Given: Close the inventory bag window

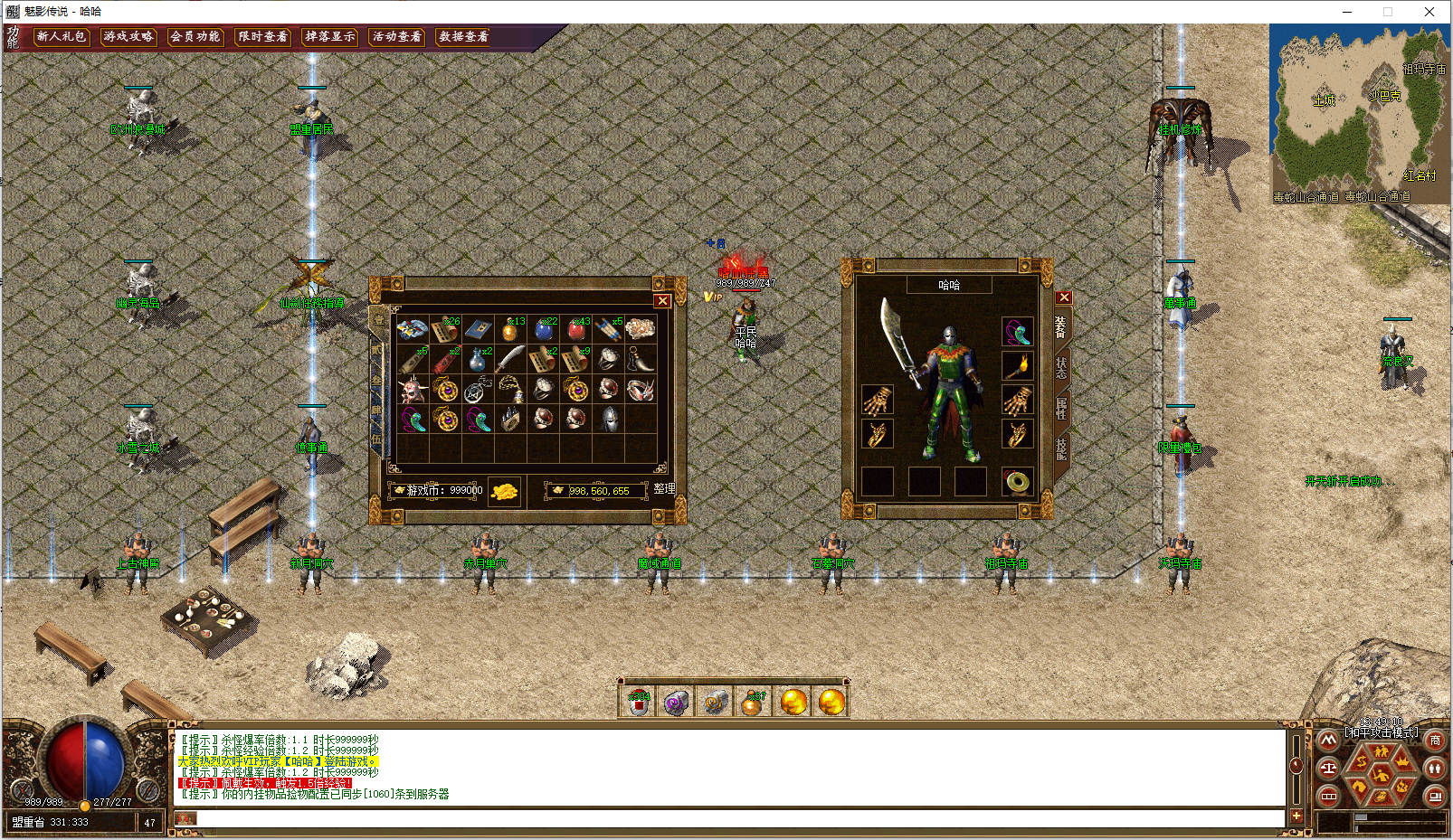Looking at the screenshot, I should pos(662,301).
